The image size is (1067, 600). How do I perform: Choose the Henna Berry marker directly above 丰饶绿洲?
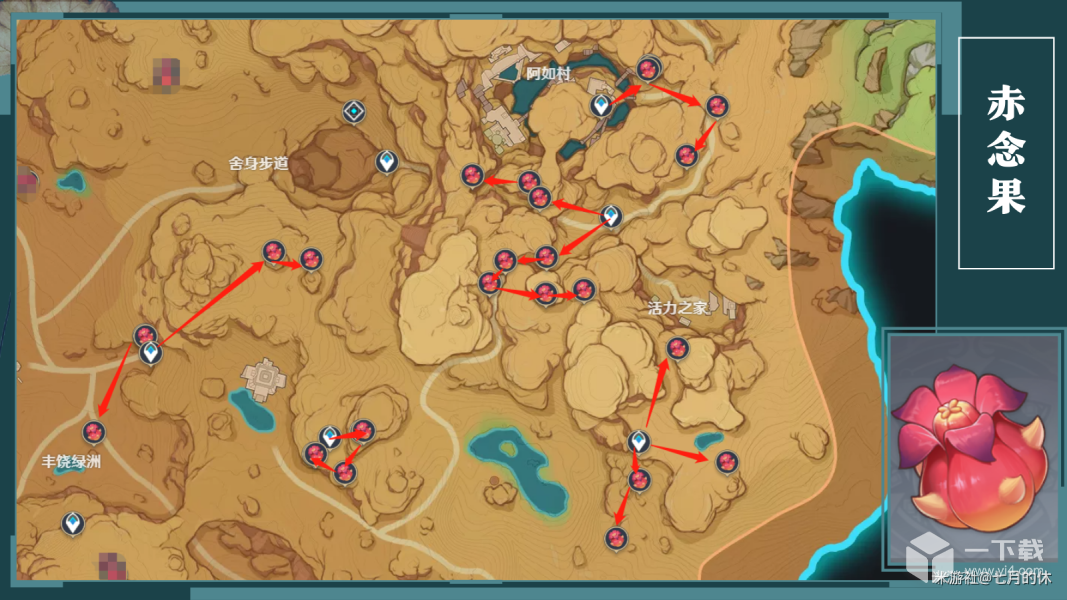pos(95,432)
